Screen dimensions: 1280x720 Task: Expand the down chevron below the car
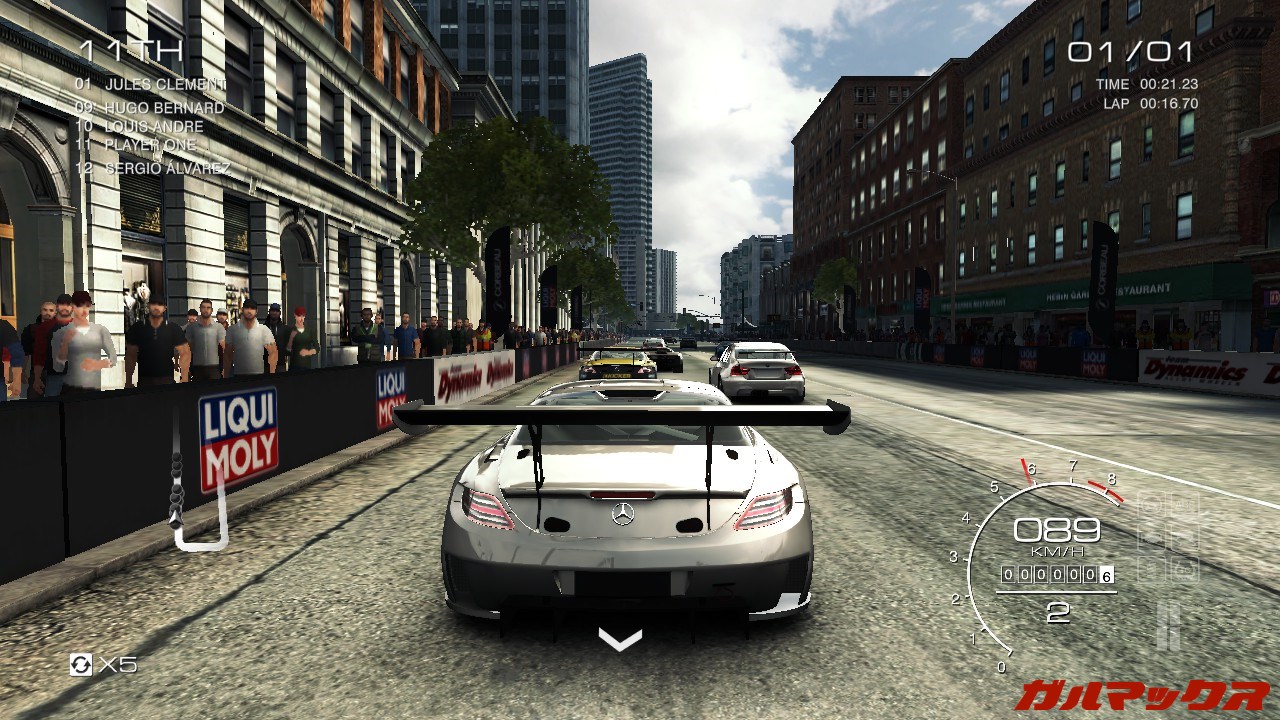pos(620,641)
